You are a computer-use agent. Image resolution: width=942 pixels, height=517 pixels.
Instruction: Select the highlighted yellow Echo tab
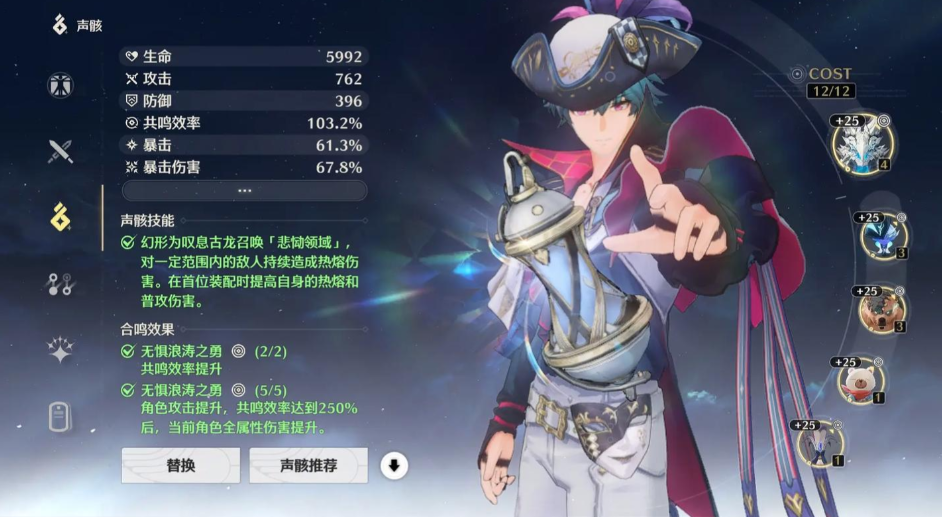(x=61, y=216)
